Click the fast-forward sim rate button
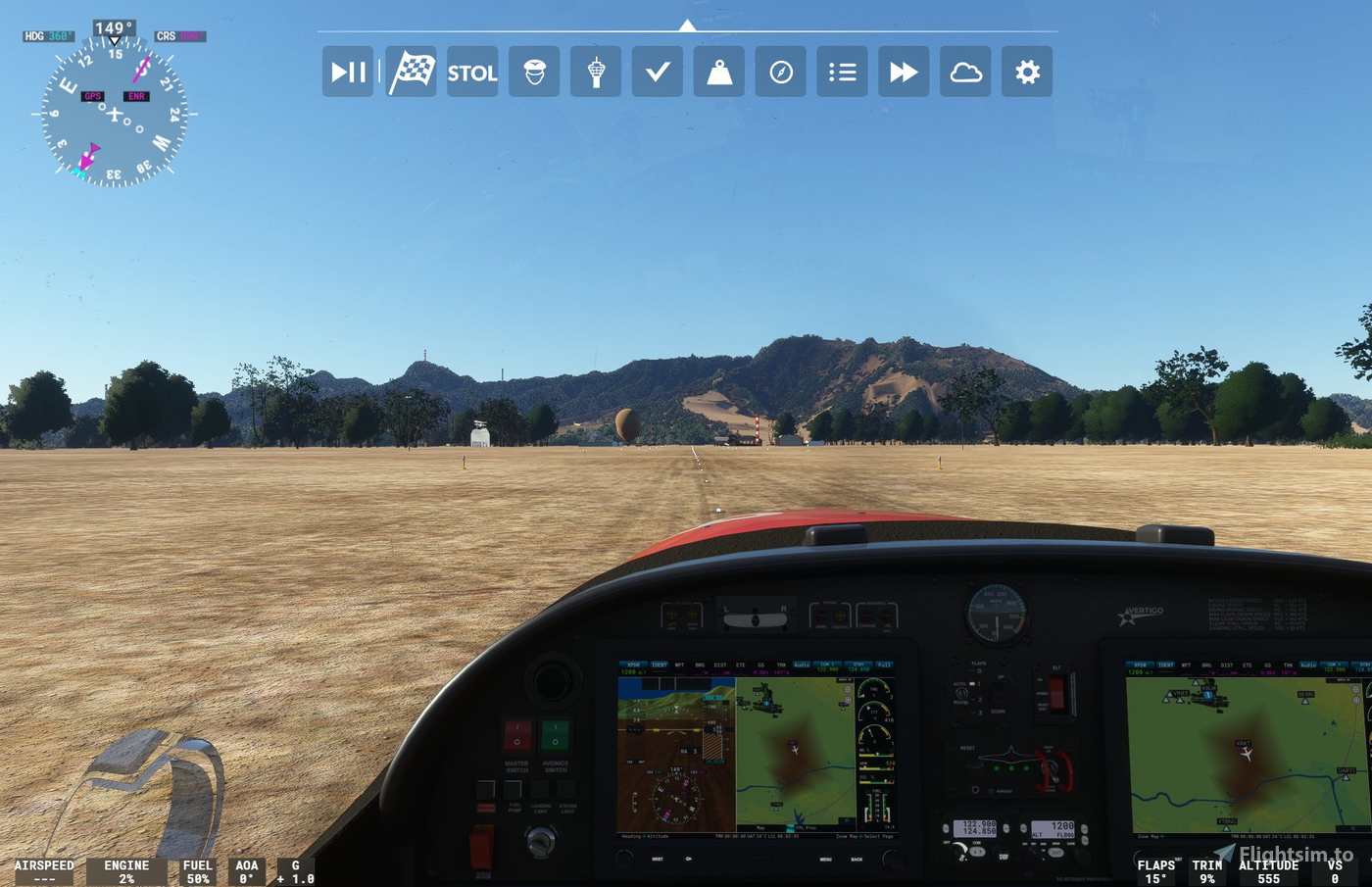1372x887 pixels. pyautogui.click(x=904, y=72)
